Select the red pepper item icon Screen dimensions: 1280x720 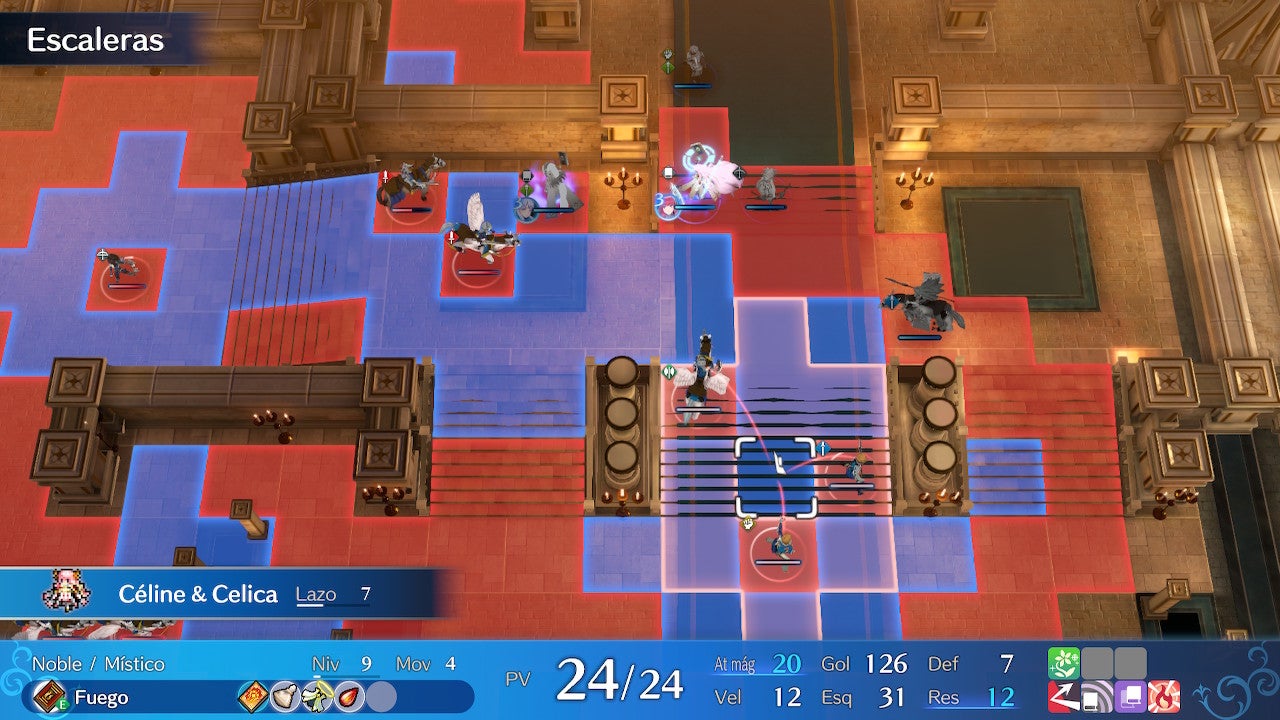point(348,696)
